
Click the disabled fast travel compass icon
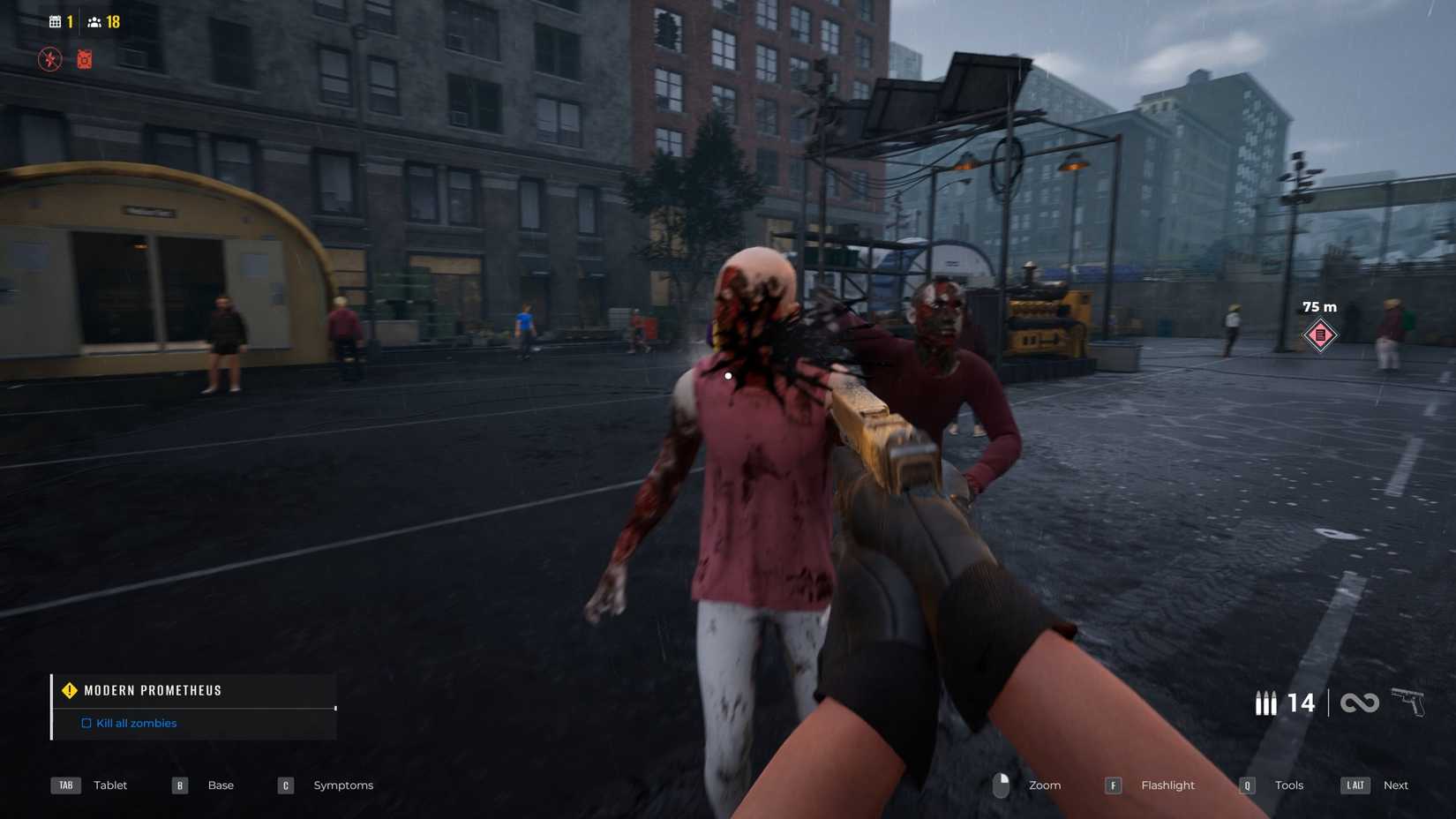coord(50,59)
